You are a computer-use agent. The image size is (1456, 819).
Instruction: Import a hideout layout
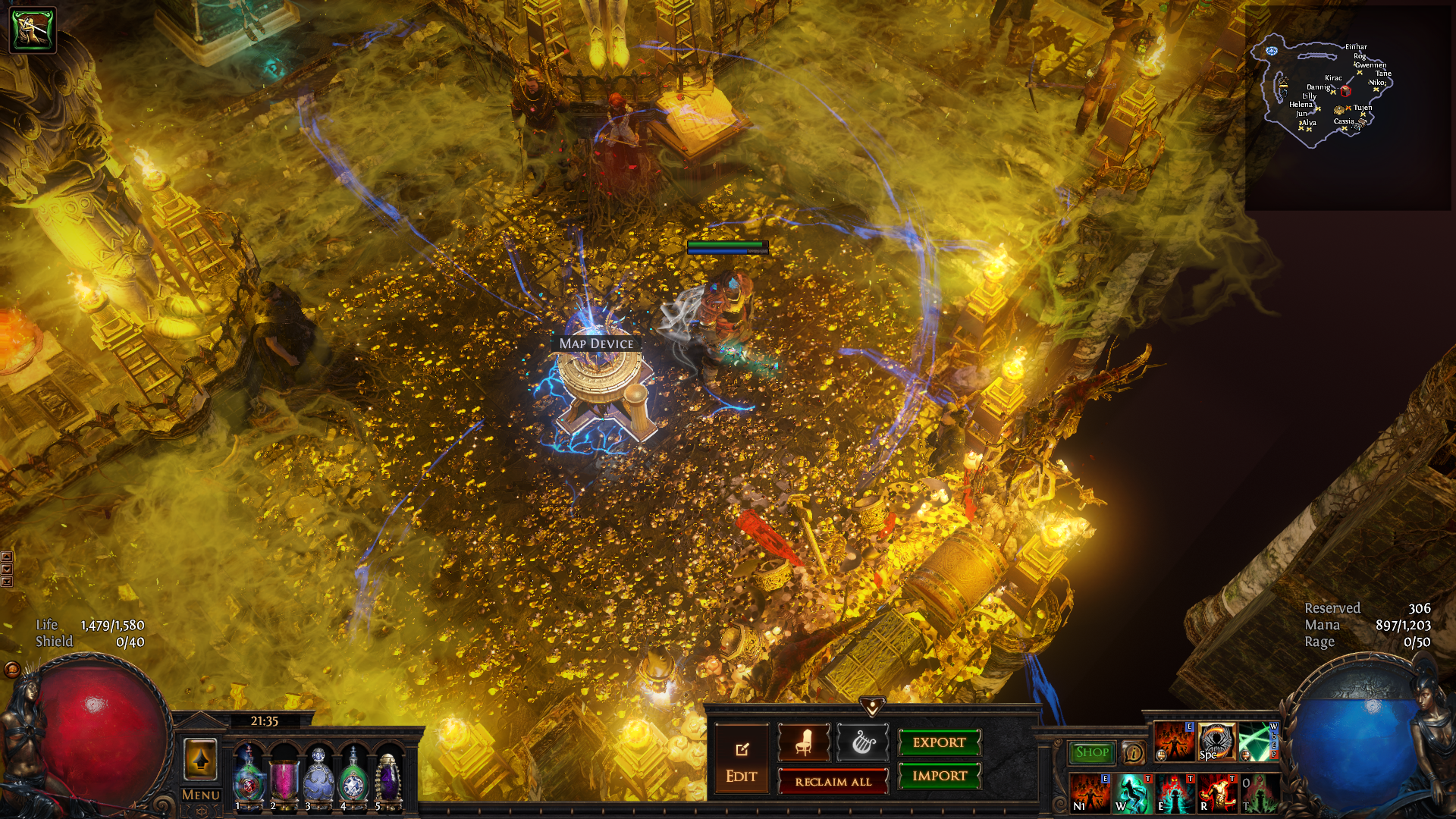coord(939,776)
